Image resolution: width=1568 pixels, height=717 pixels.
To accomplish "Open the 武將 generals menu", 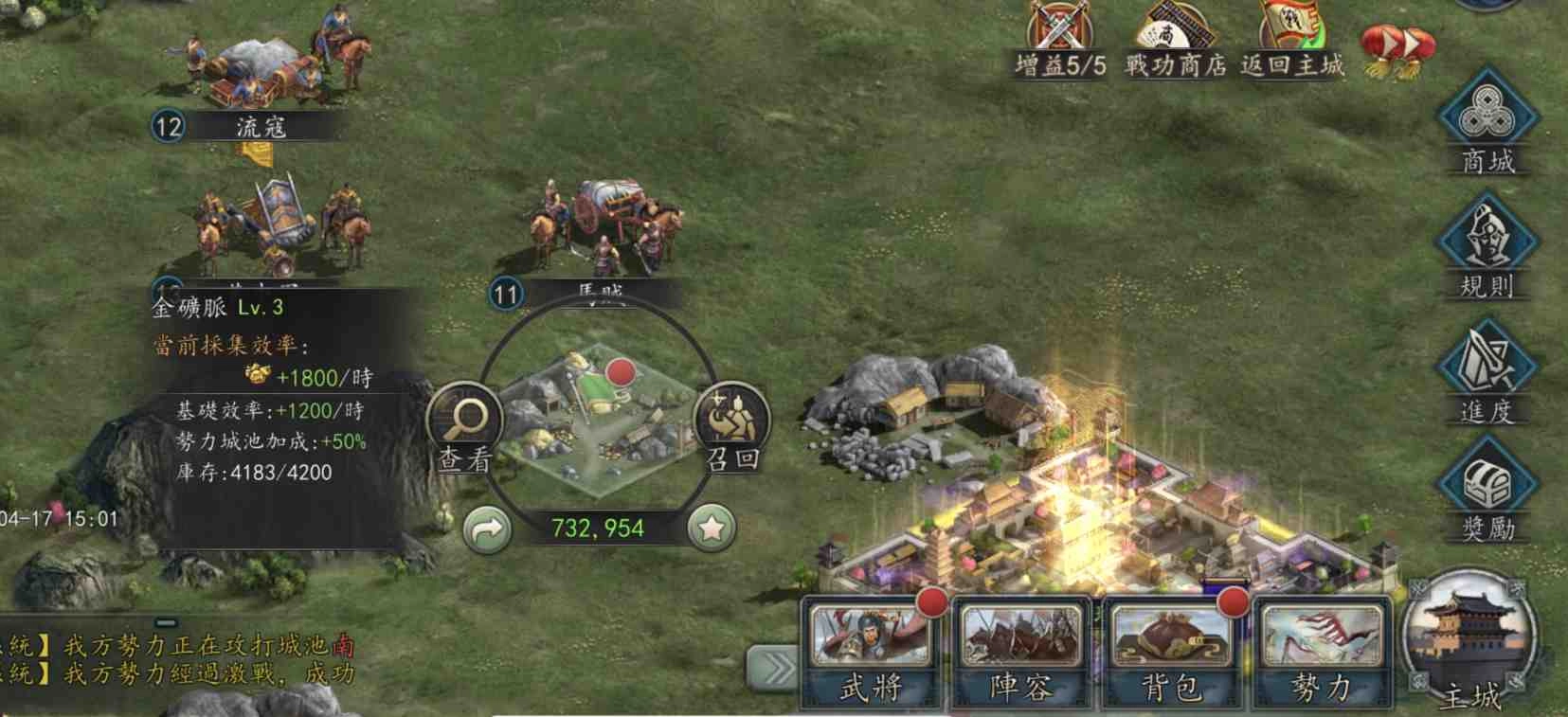I will pos(871,654).
